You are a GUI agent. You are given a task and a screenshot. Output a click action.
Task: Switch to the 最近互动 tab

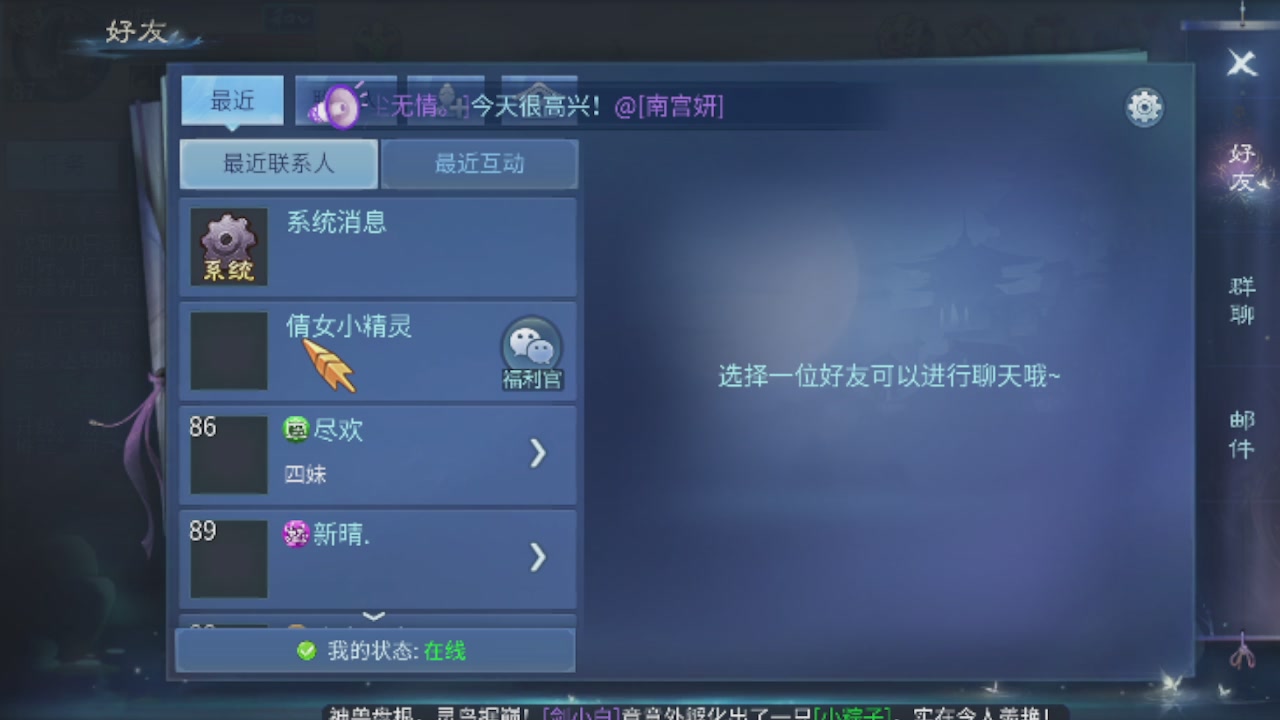[480, 164]
